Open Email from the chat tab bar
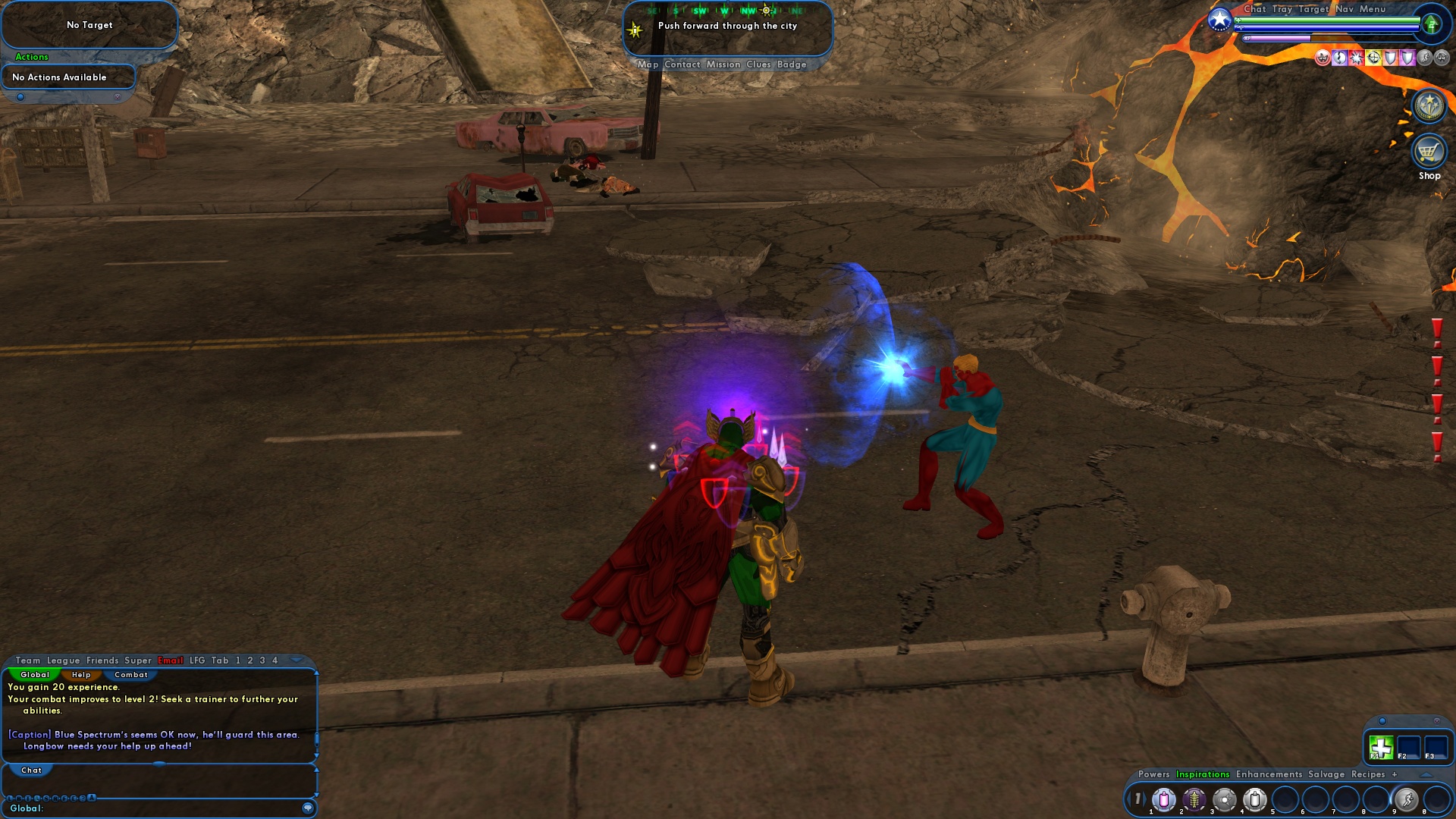 (x=170, y=660)
